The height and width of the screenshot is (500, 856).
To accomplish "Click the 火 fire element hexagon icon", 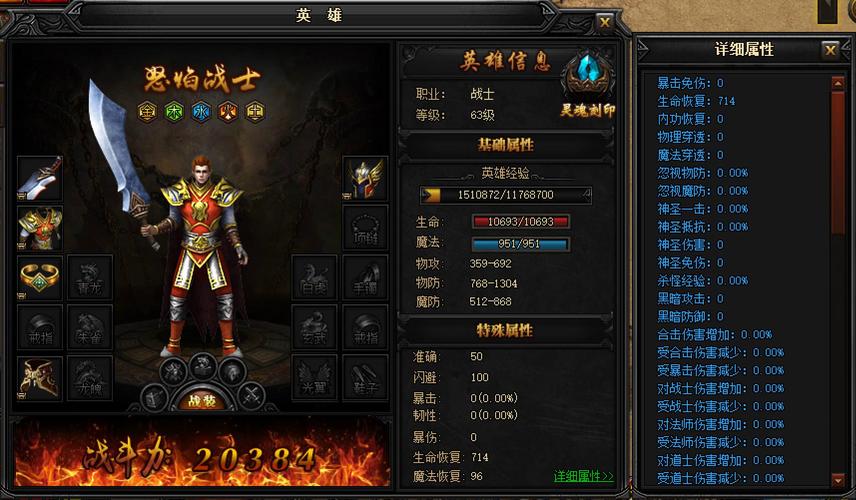I will (227, 109).
